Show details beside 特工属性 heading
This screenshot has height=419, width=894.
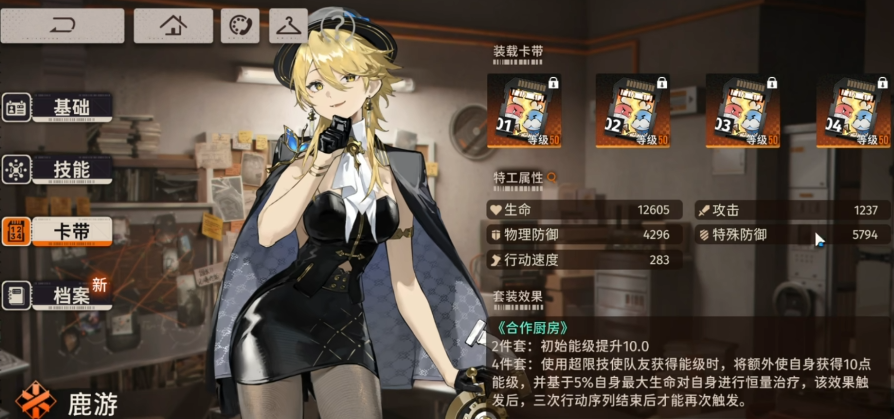point(550,178)
